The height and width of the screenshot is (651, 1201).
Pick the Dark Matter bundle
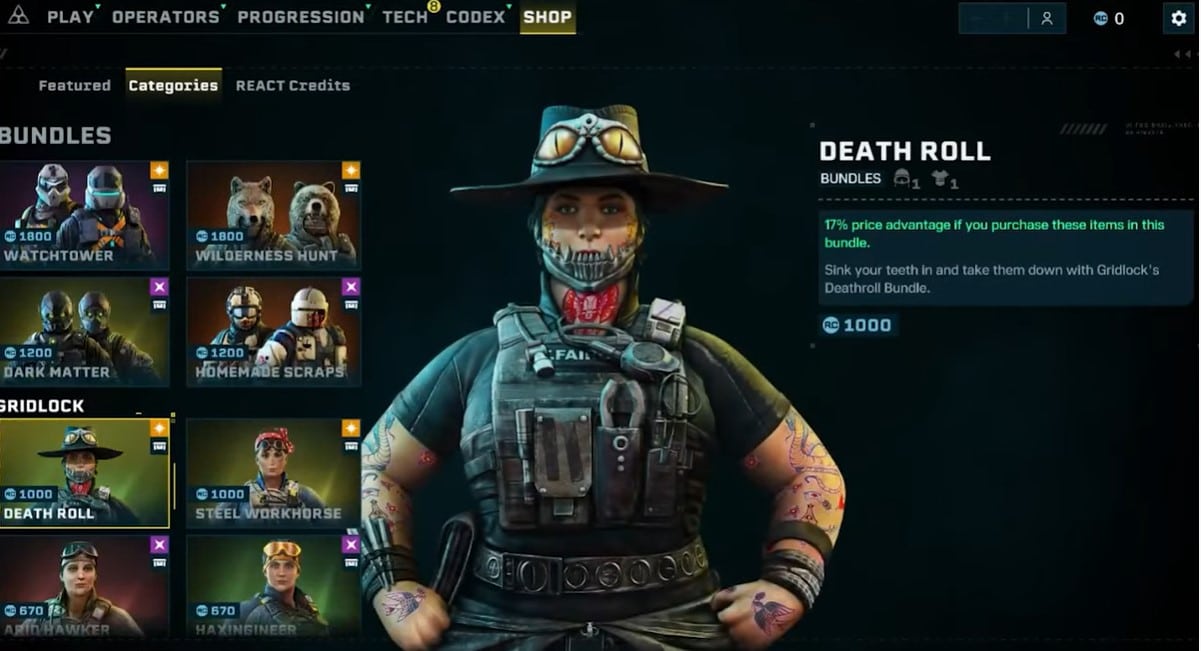click(x=84, y=330)
